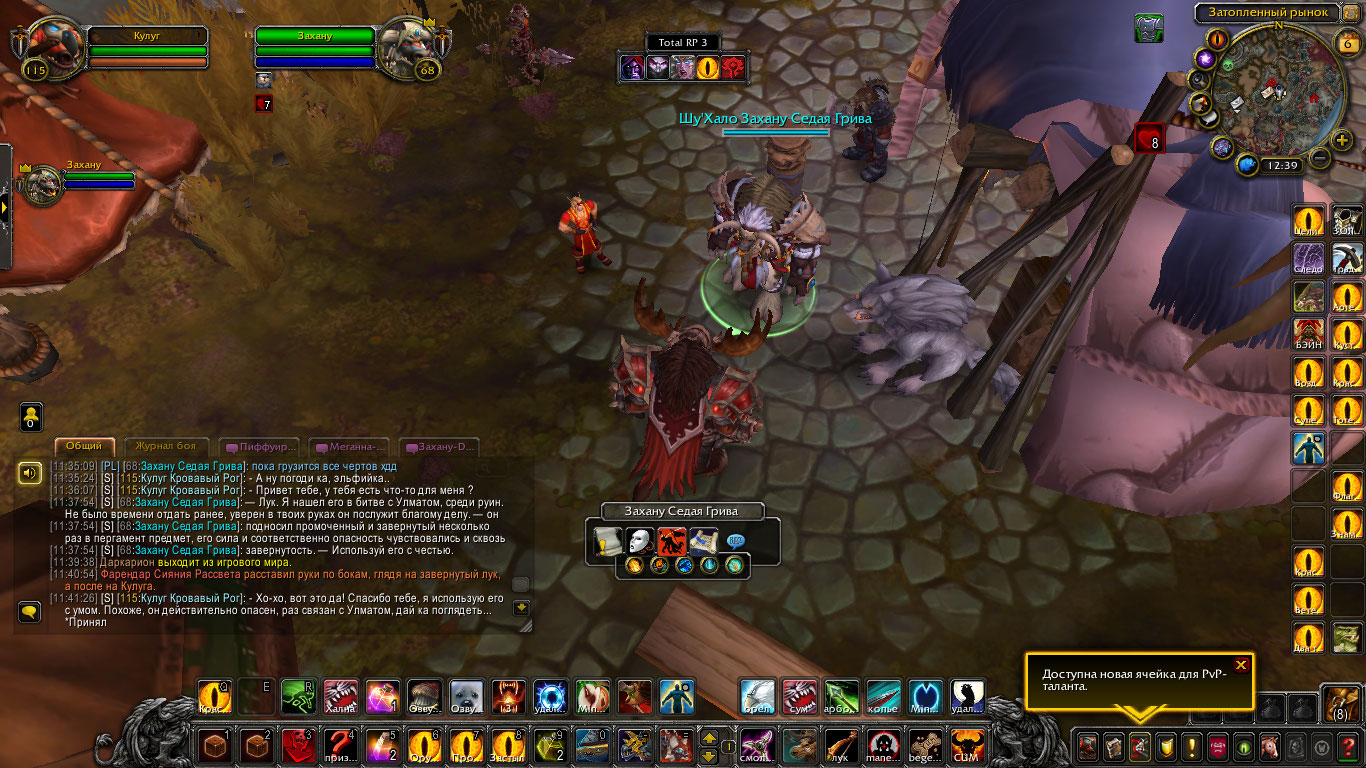Viewport: 1366px width, 768px height.
Task: Close the PvP talent slot notification
Action: coord(1241,665)
